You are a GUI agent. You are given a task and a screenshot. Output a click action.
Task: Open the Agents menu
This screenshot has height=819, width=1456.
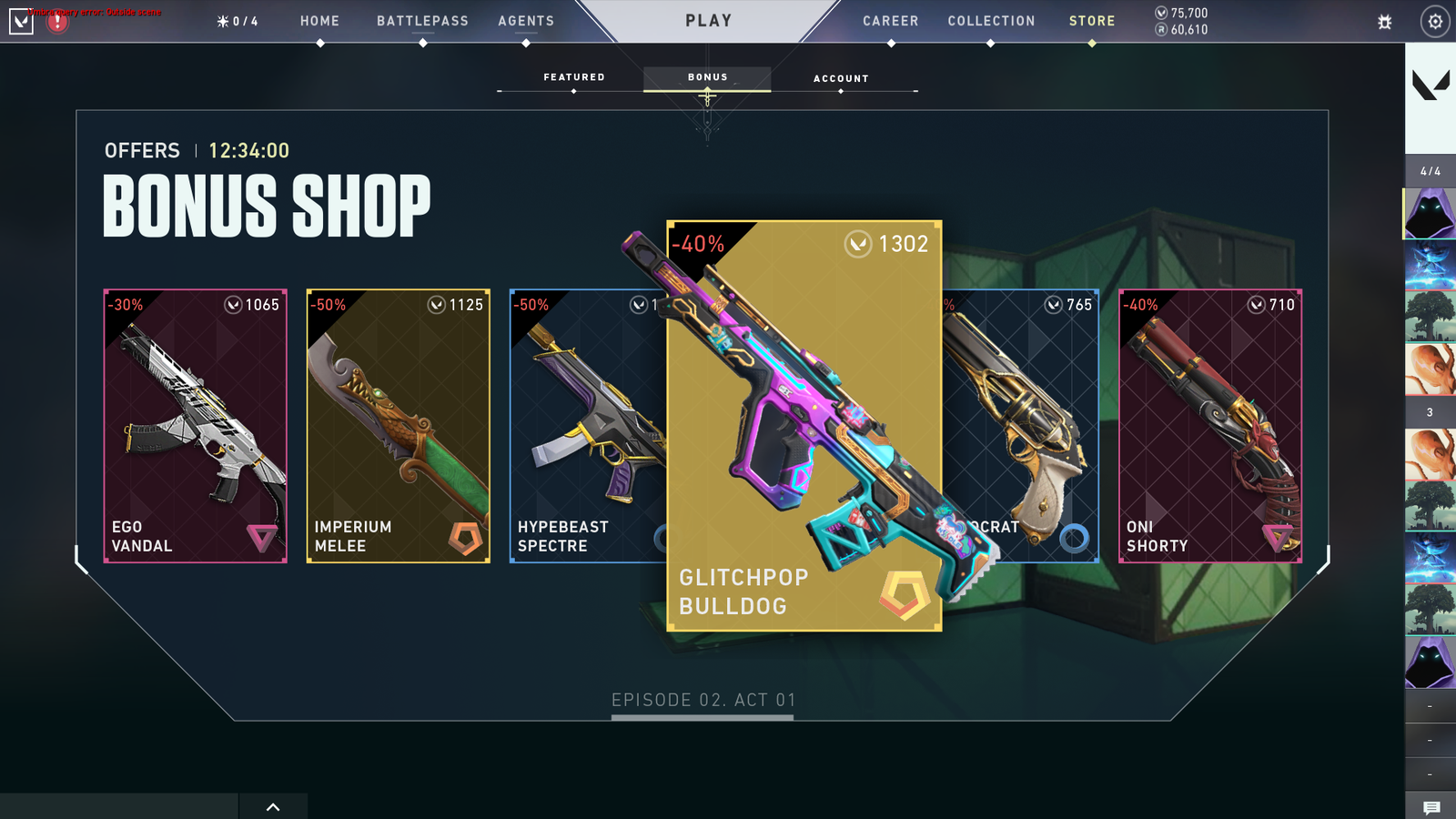pos(526,21)
